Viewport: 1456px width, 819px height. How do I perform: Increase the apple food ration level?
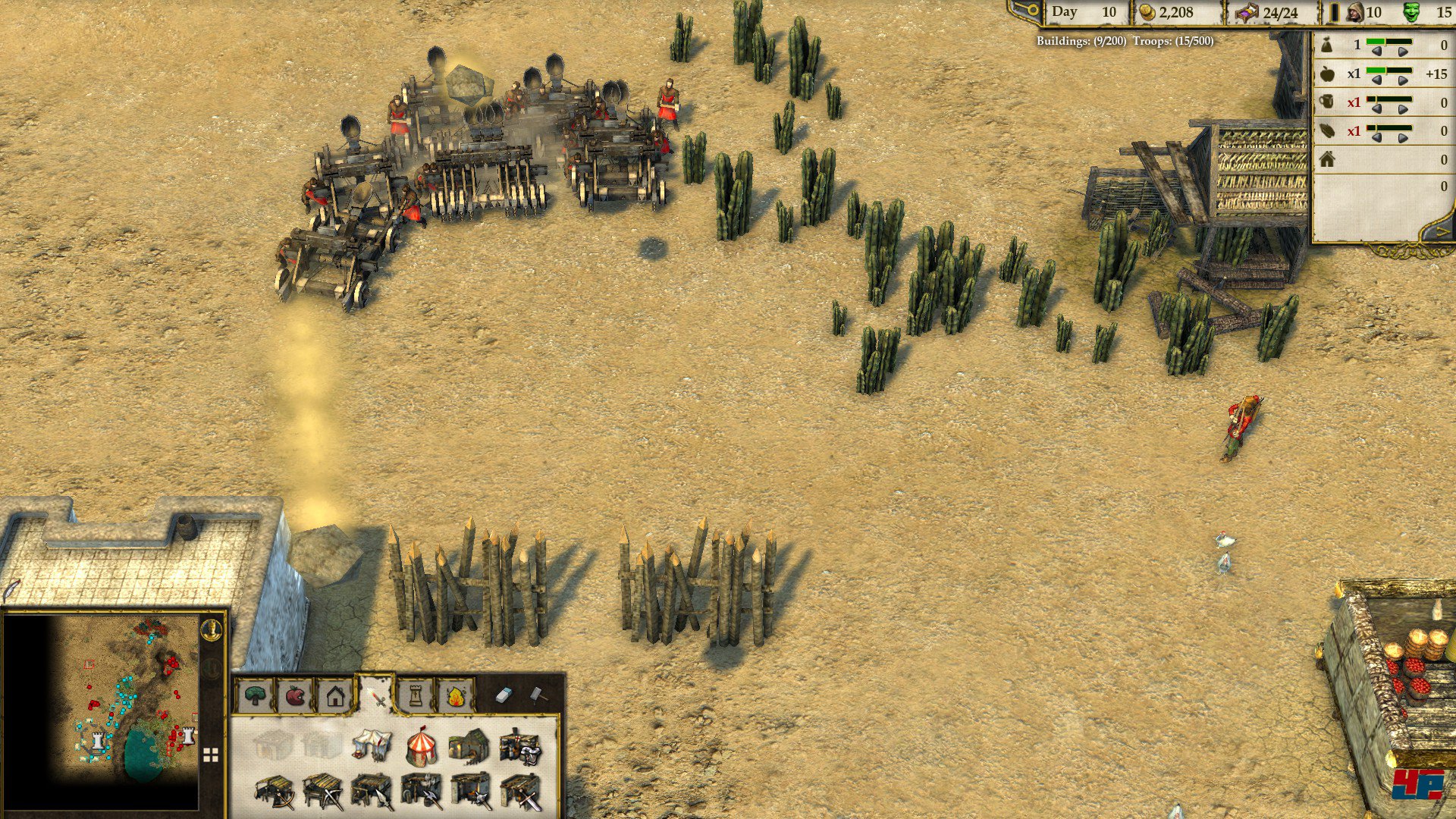(1403, 80)
